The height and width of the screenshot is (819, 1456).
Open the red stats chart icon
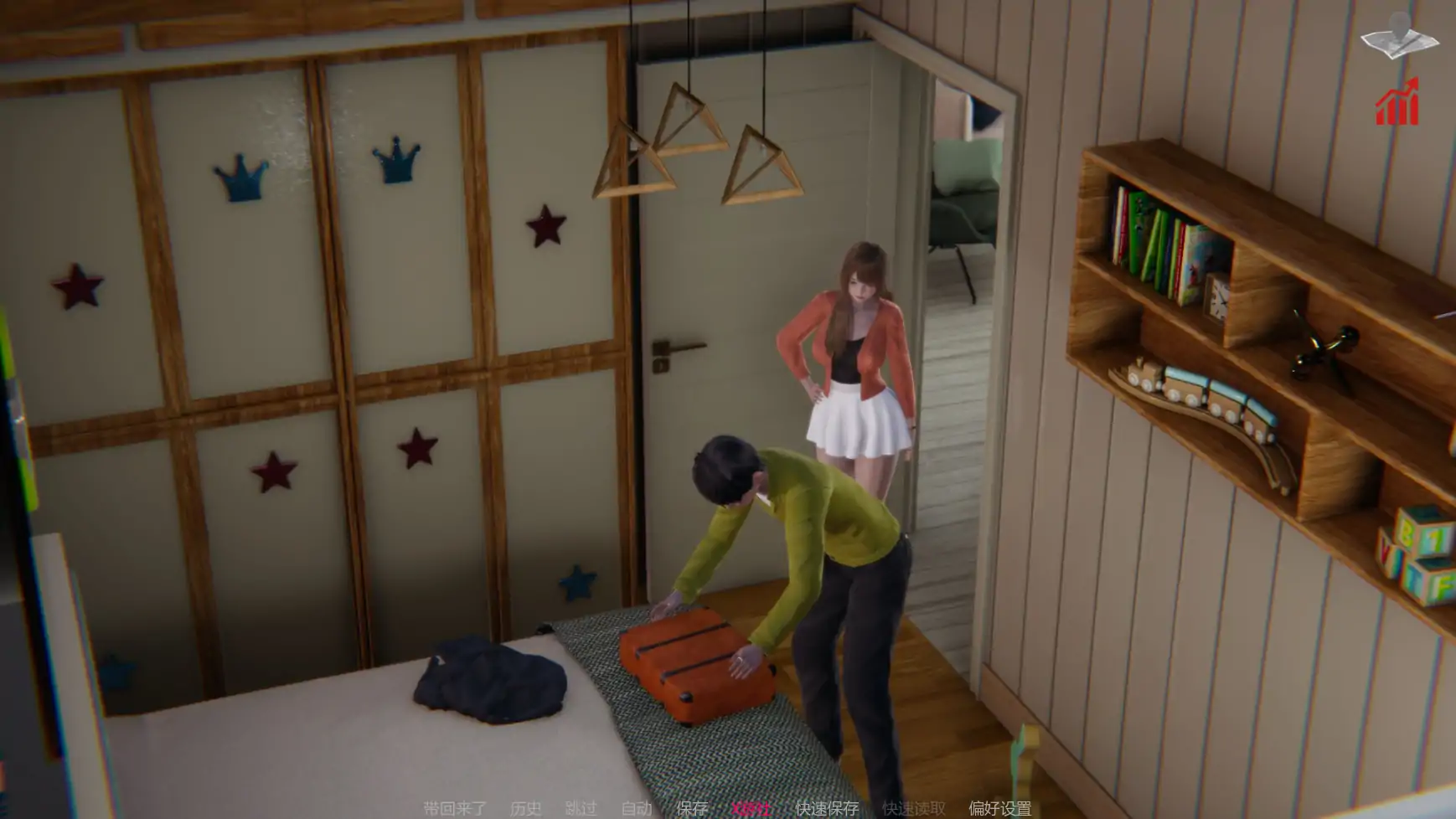(1397, 103)
